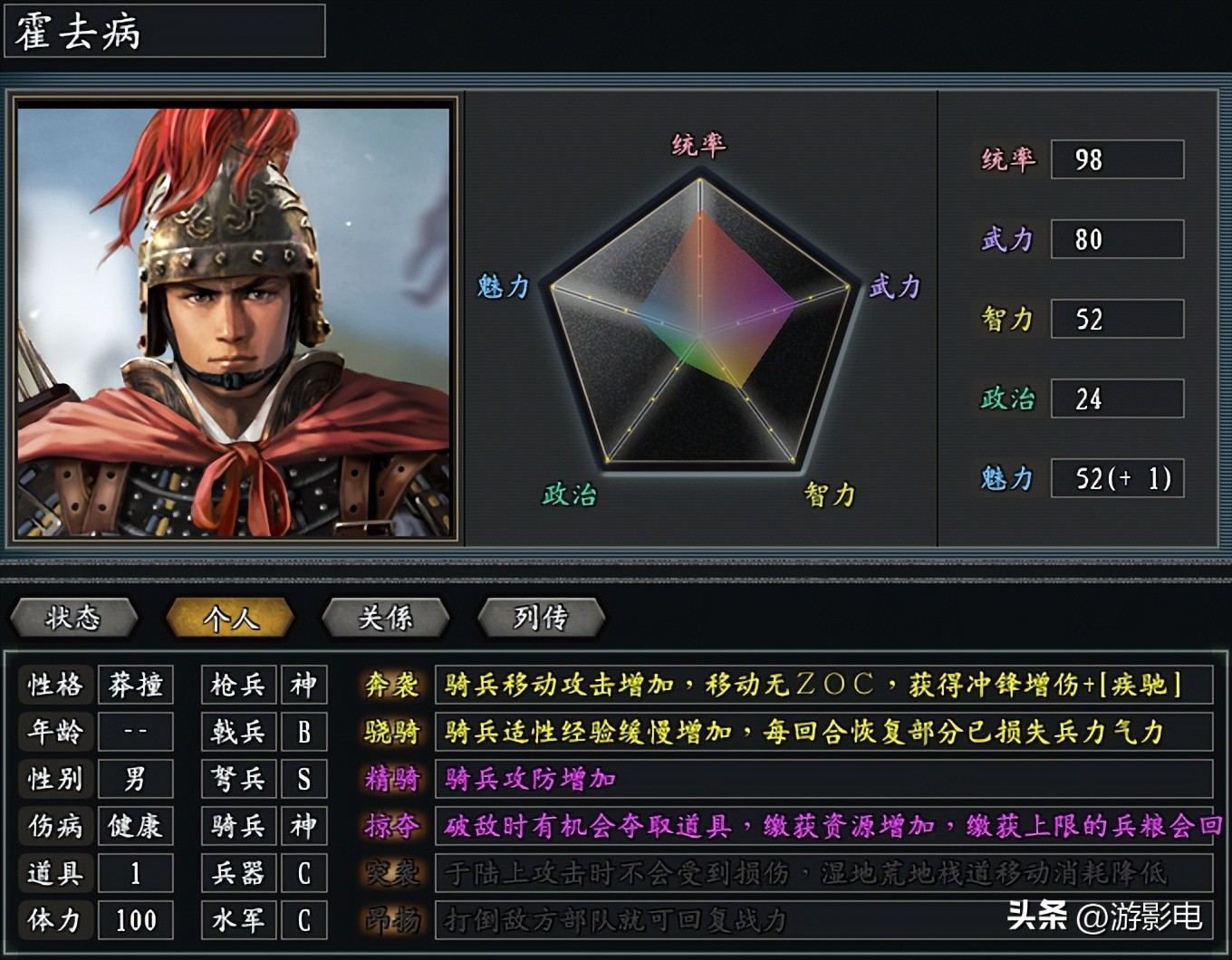Open the 伤病 健康 health status field
The image size is (1232, 960).
click(x=135, y=825)
